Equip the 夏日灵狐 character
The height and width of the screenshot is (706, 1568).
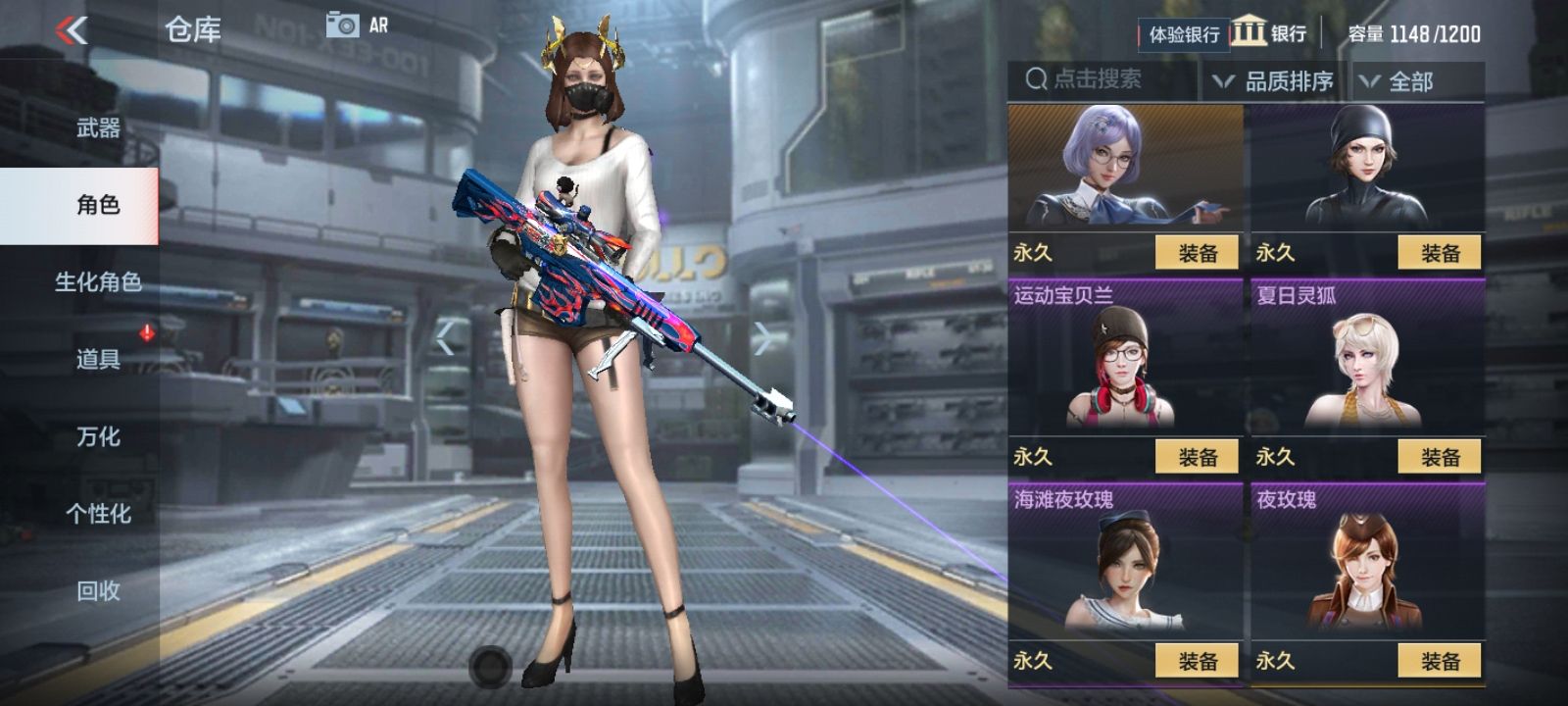[x=1441, y=456]
